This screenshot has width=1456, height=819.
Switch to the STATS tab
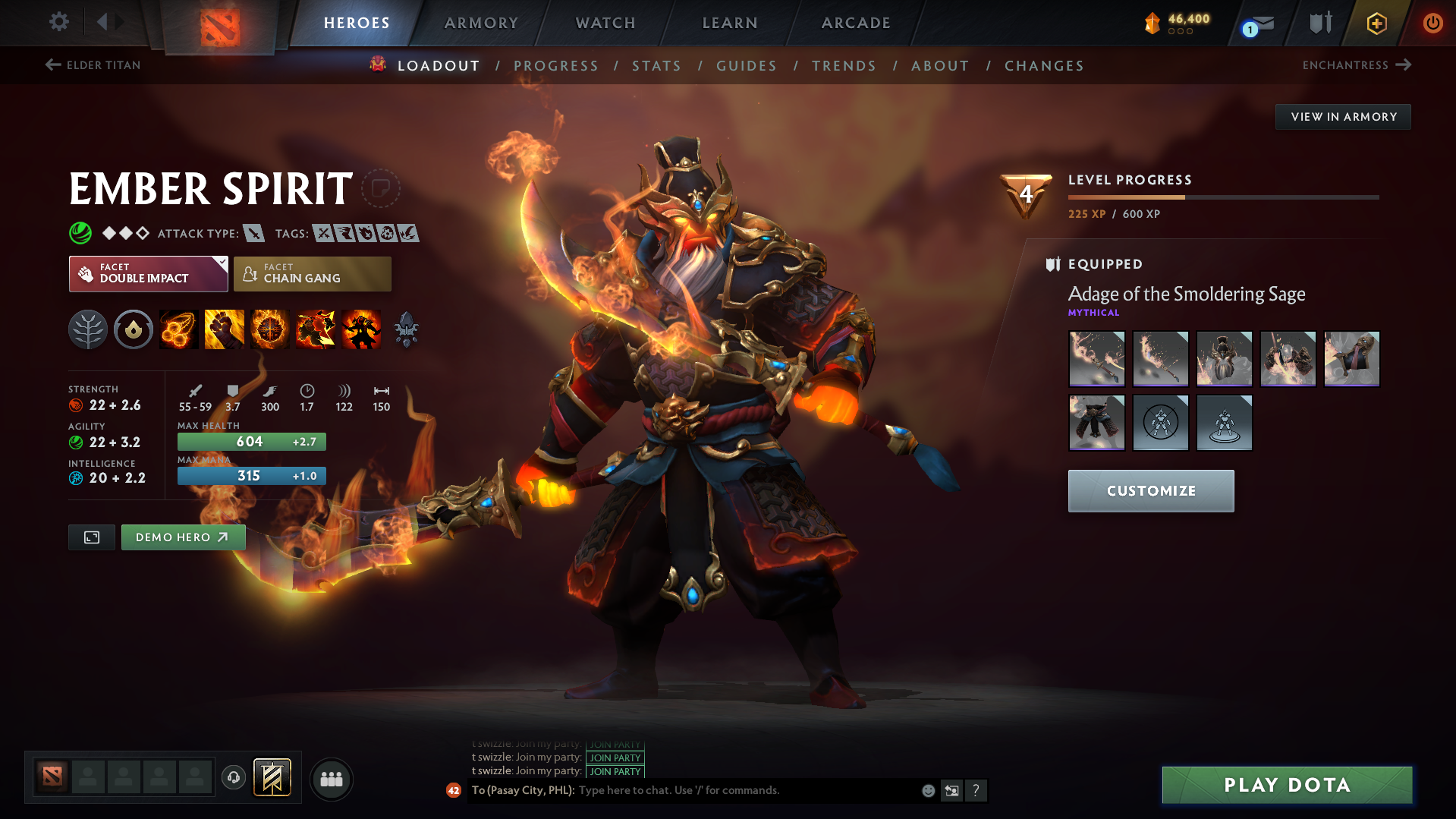(656, 65)
